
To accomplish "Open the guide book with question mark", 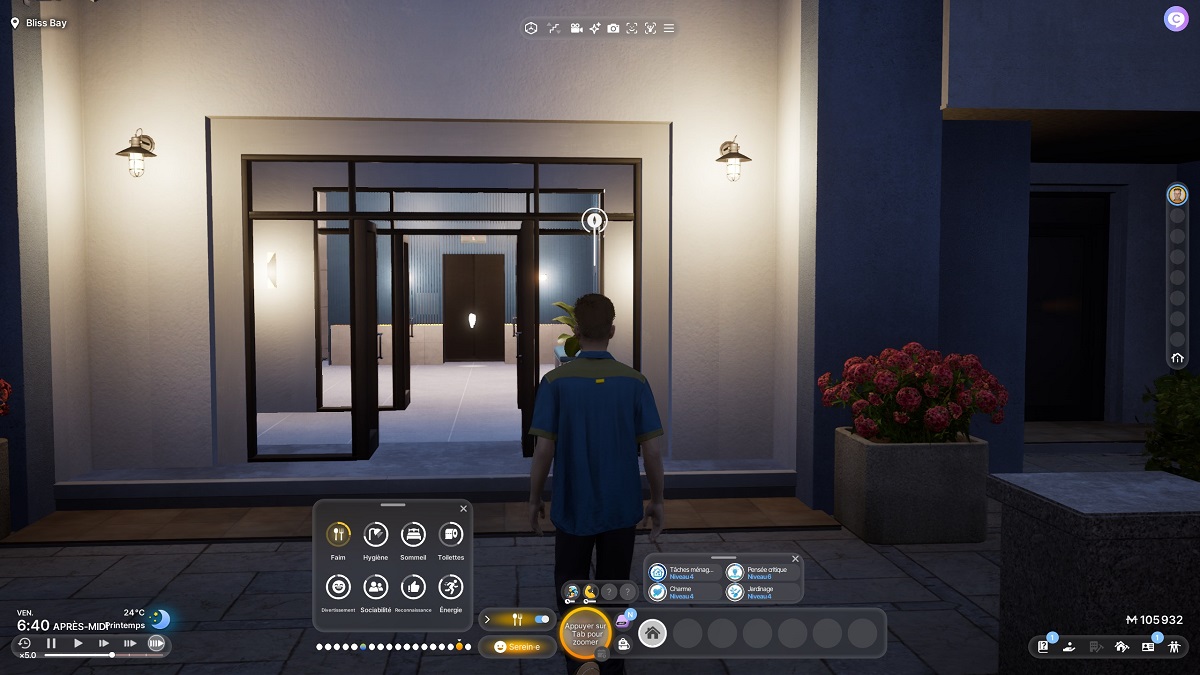I will 1043,647.
